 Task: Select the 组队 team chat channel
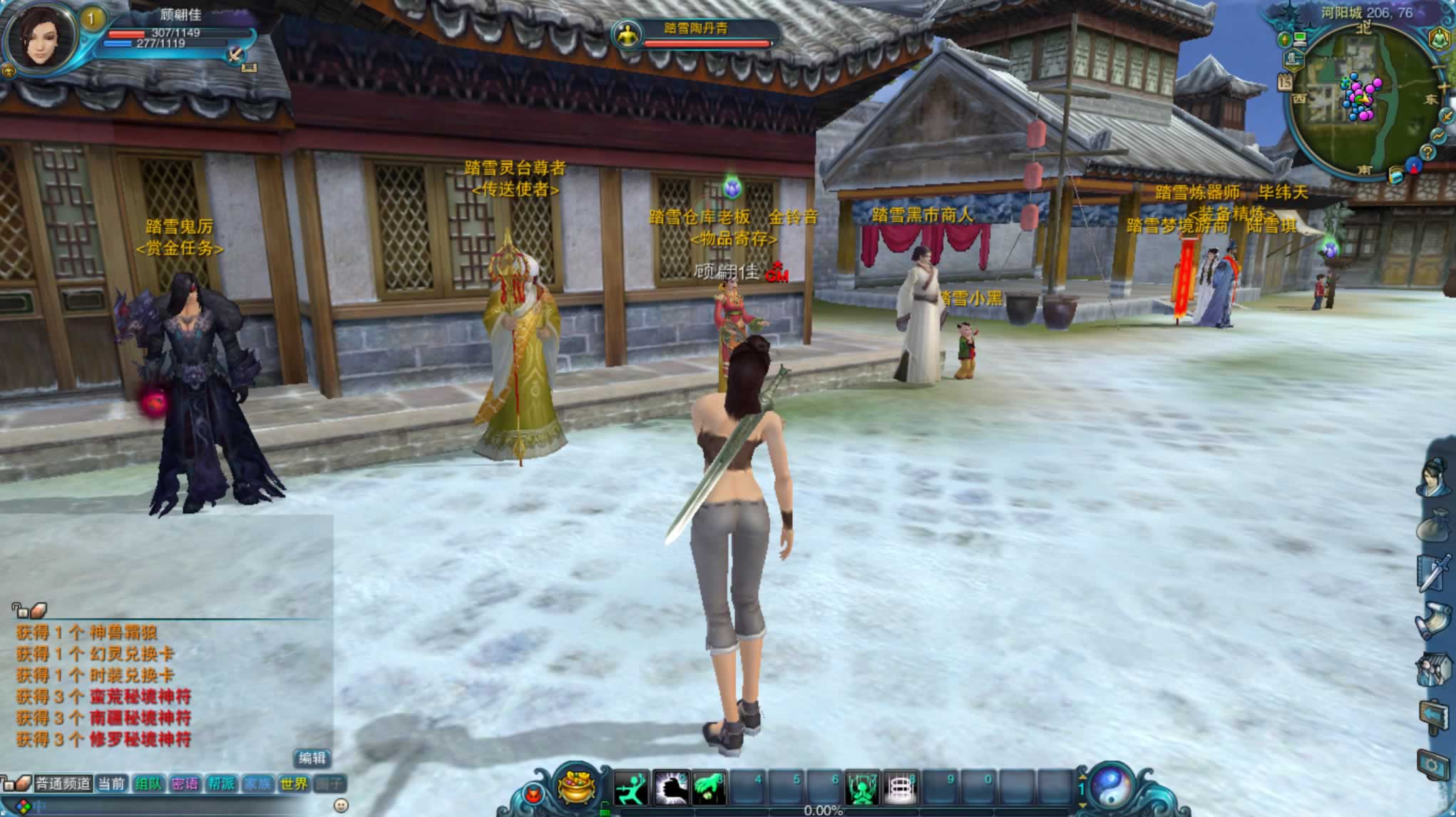coord(148,784)
